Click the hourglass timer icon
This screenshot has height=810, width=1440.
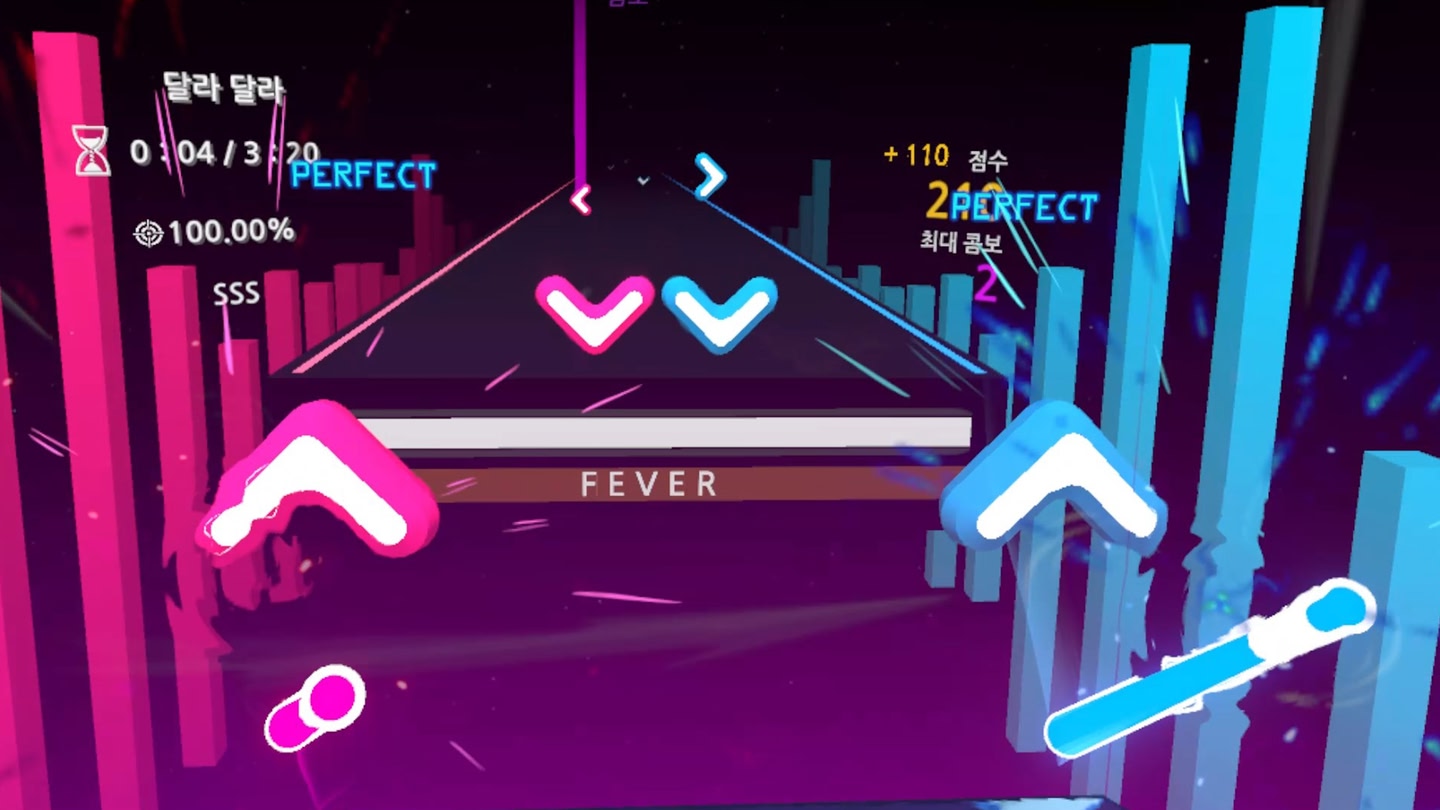point(91,150)
